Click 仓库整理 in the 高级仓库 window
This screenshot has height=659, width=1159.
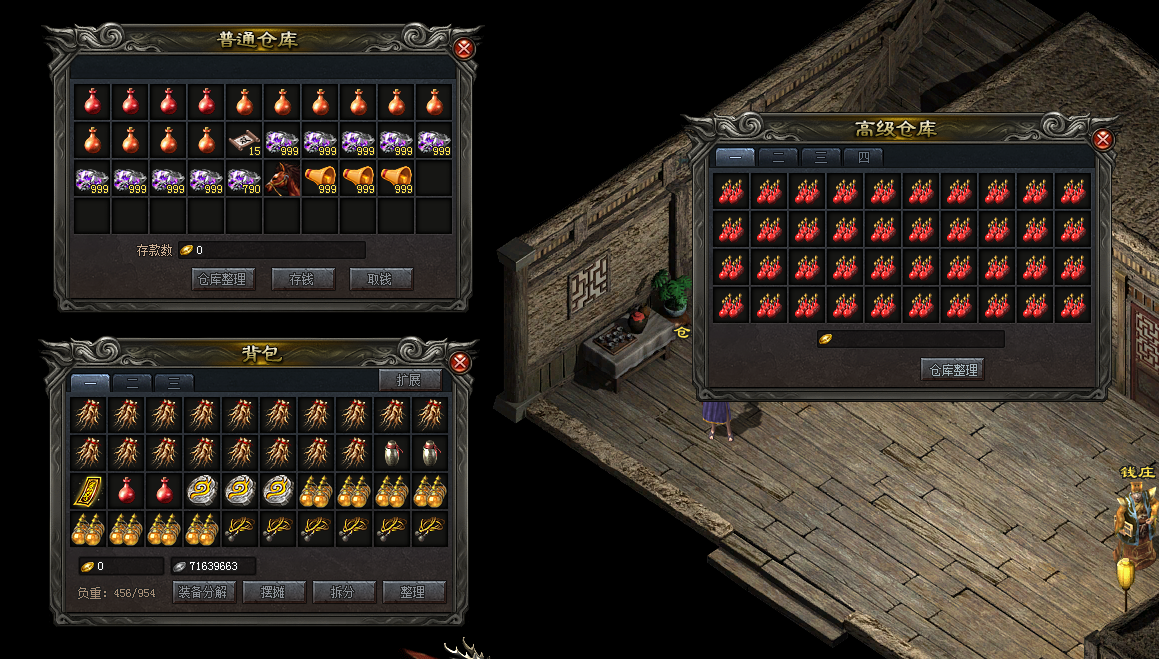coord(952,370)
